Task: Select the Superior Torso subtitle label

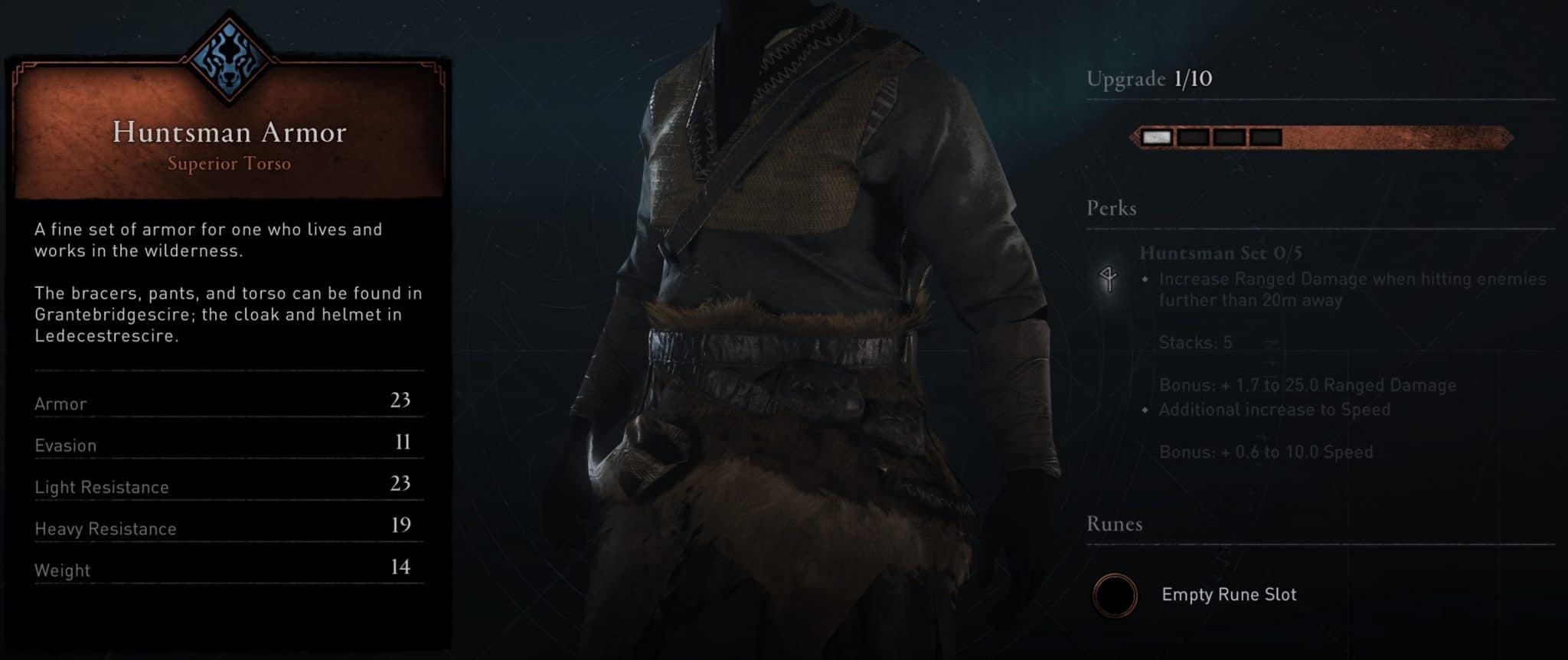Action: [229, 164]
